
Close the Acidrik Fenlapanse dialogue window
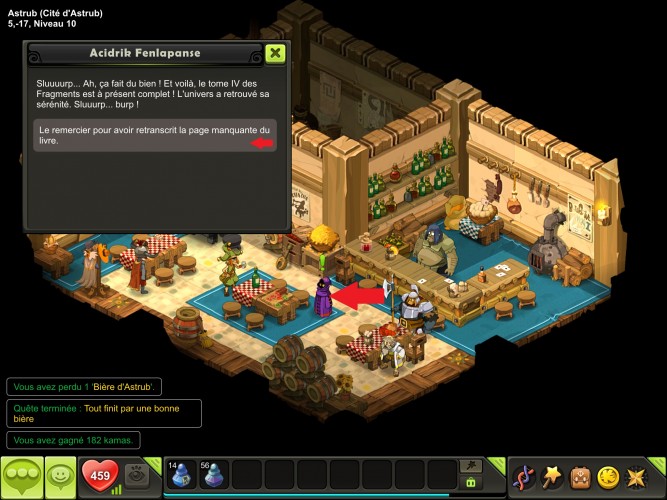pos(276,53)
